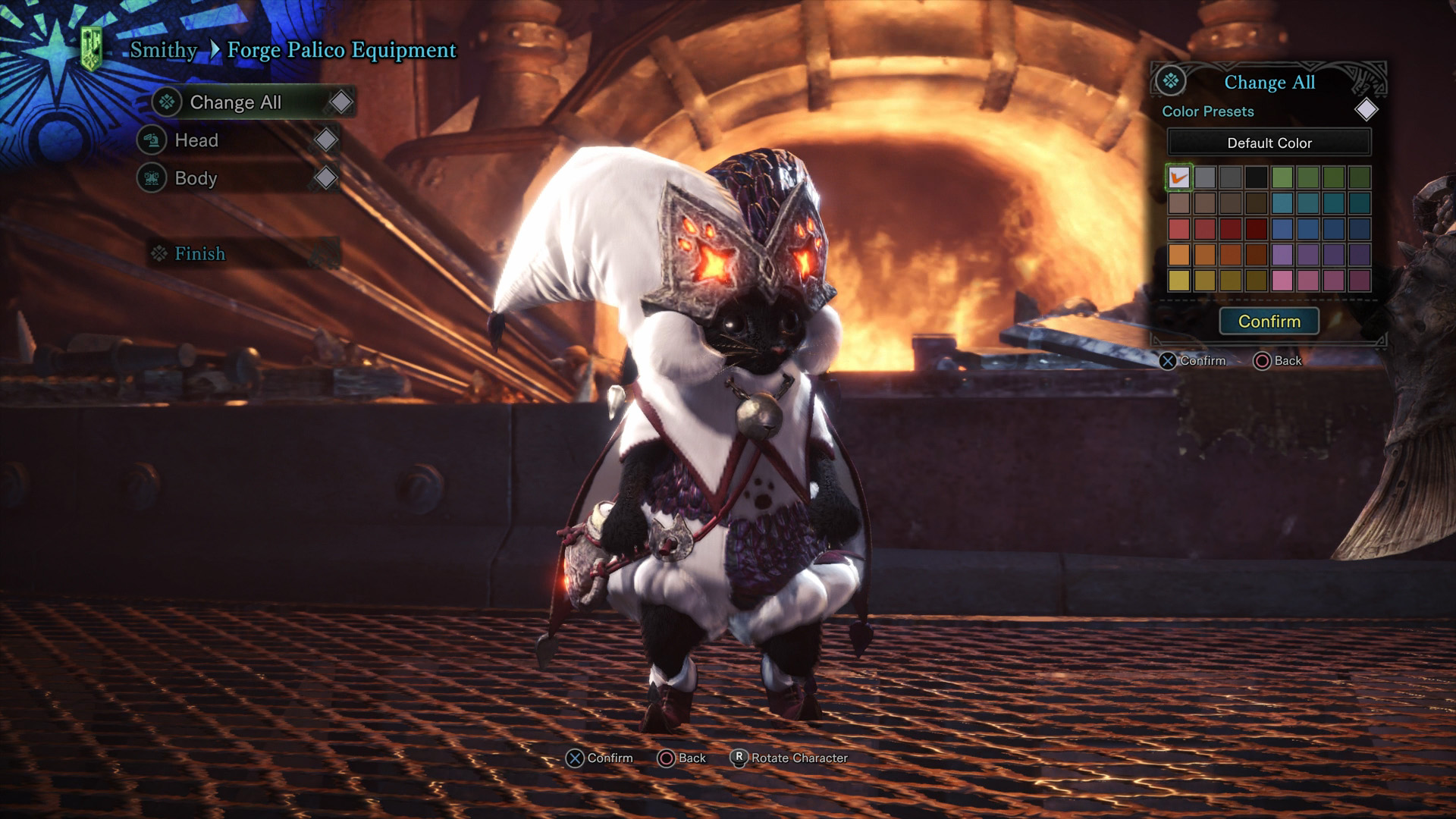The image size is (1456, 819).
Task: Choose the Body equipment option
Action: tap(196, 178)
